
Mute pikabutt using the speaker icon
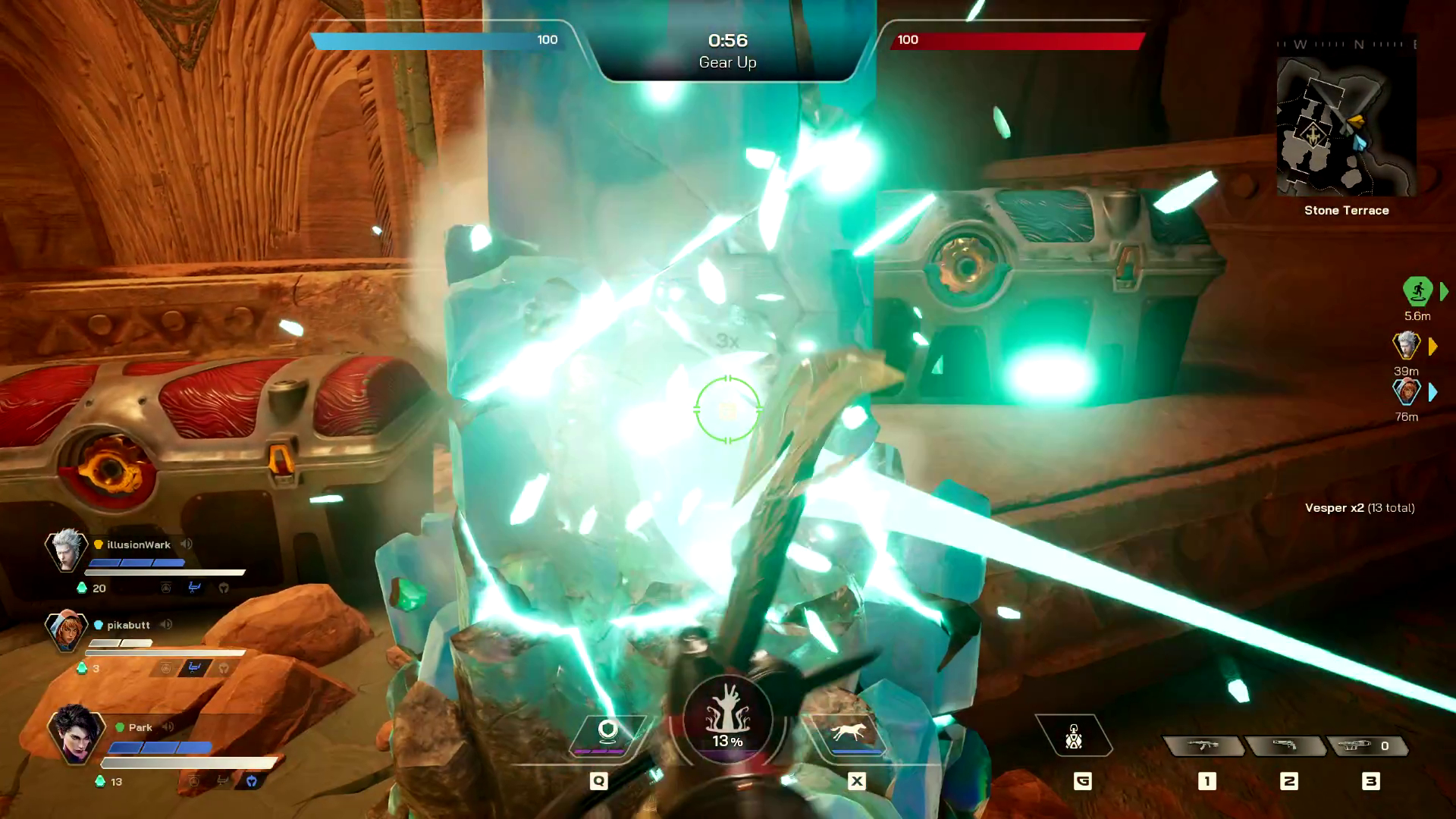click(x=166, y=625)
